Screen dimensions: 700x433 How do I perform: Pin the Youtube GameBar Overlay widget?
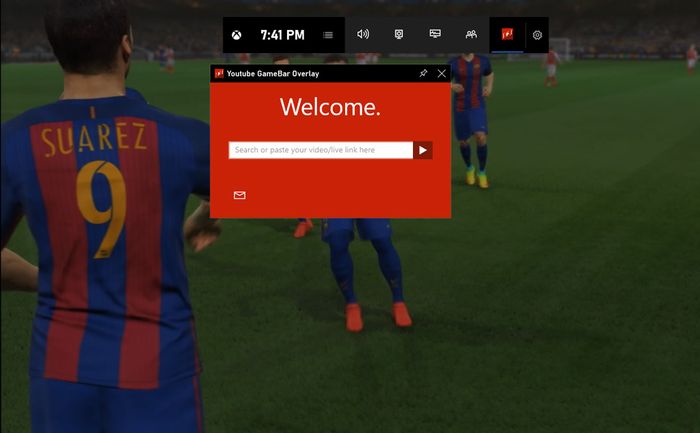click(x=423, y=73)
